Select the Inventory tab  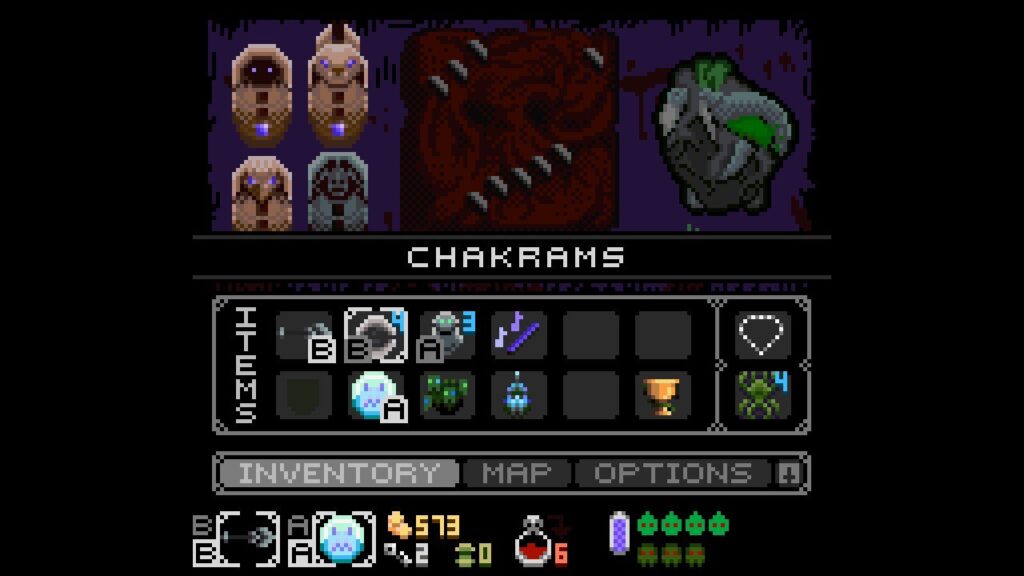tap(338, 473)
